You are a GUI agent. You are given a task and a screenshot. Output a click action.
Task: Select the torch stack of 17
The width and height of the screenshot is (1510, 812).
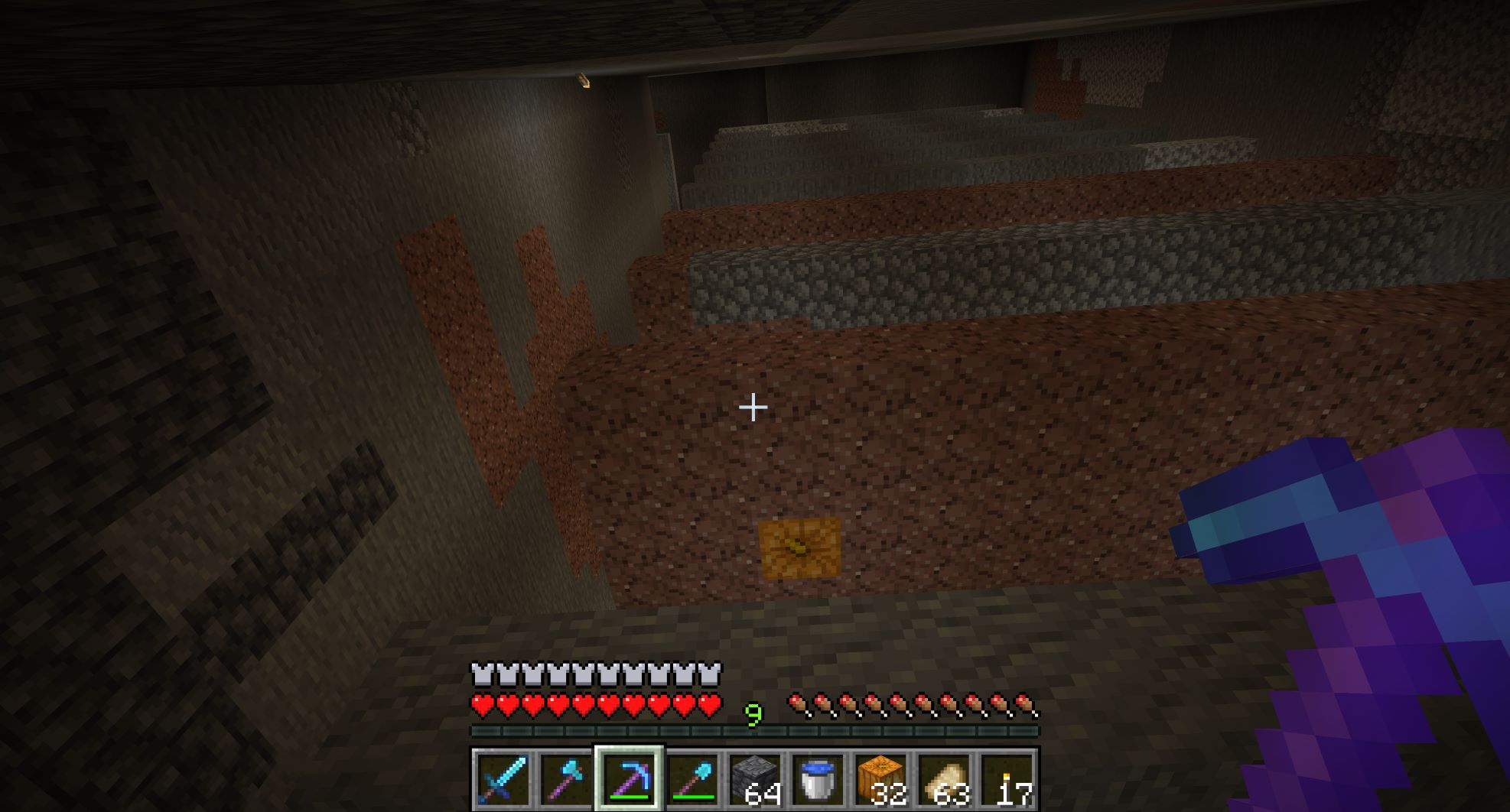coord(1008,779)
